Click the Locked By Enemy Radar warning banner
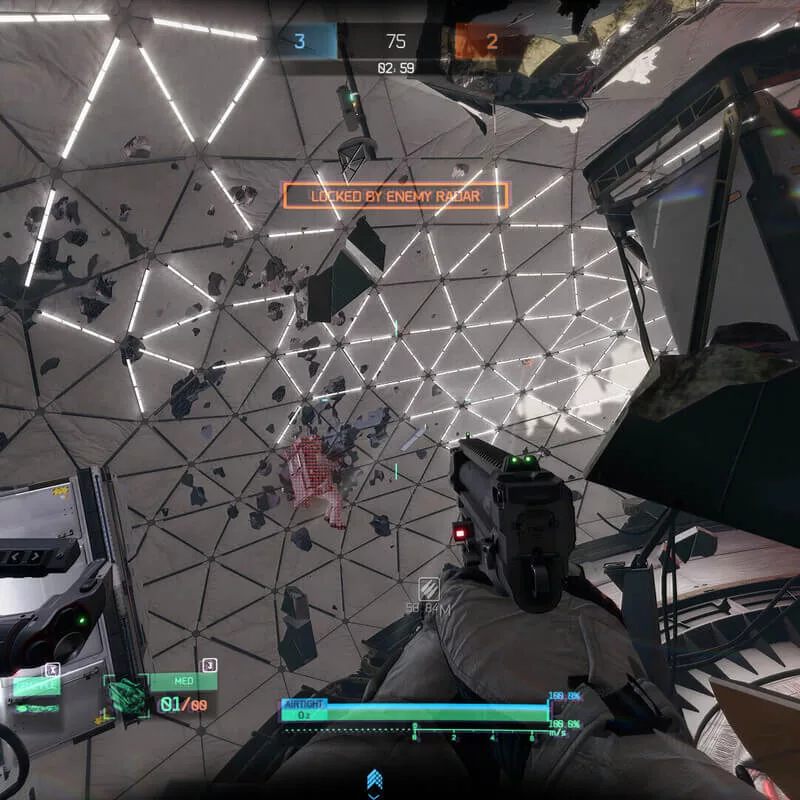 point(396,196)
